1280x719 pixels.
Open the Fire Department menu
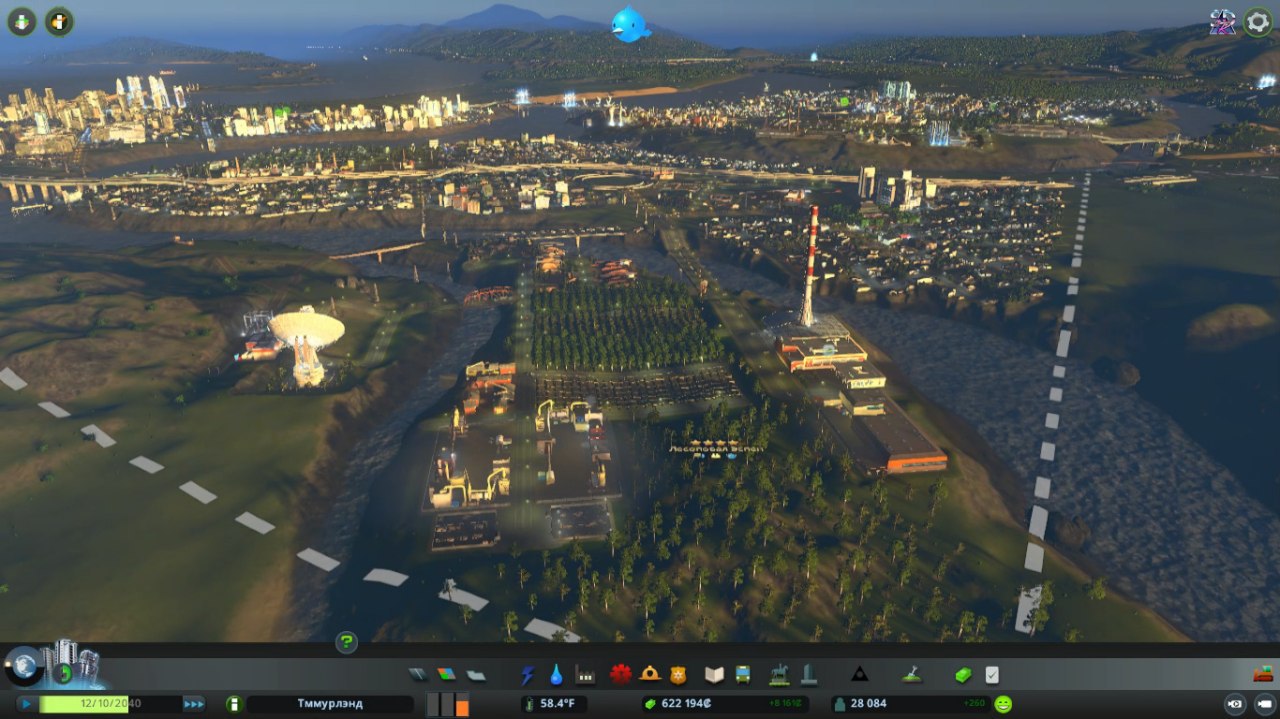pyautogui.click(x=650, y=674)
